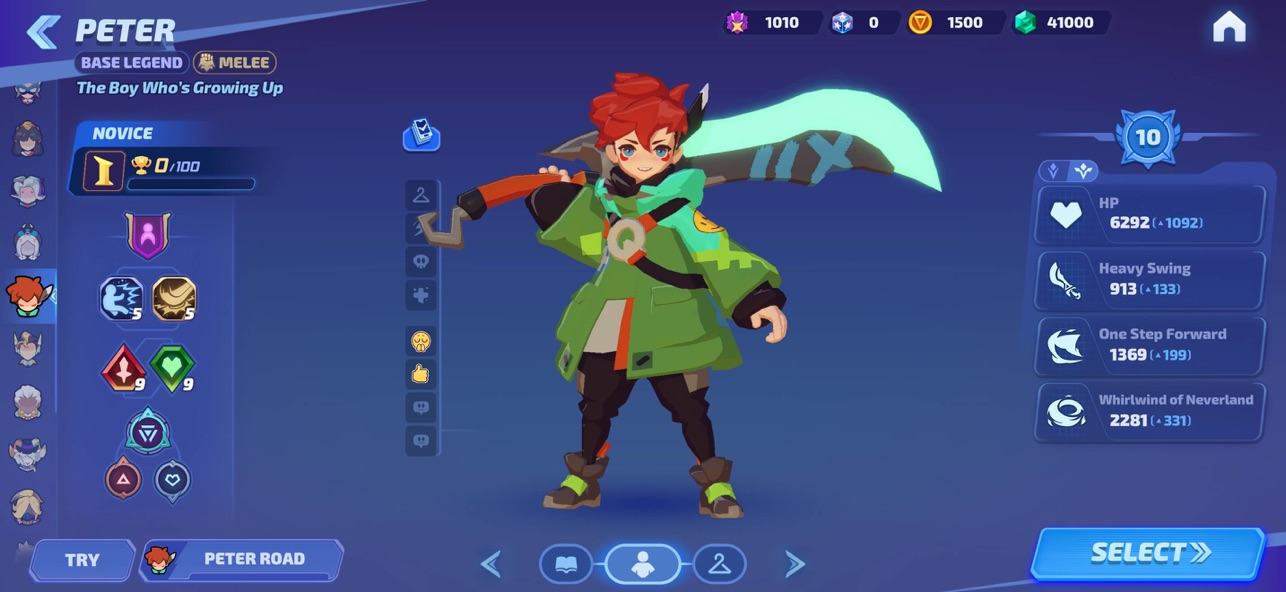The image size is (1286, 592).
Task: Show the previous legend with left arrow
Action: (x=491, y=565)
